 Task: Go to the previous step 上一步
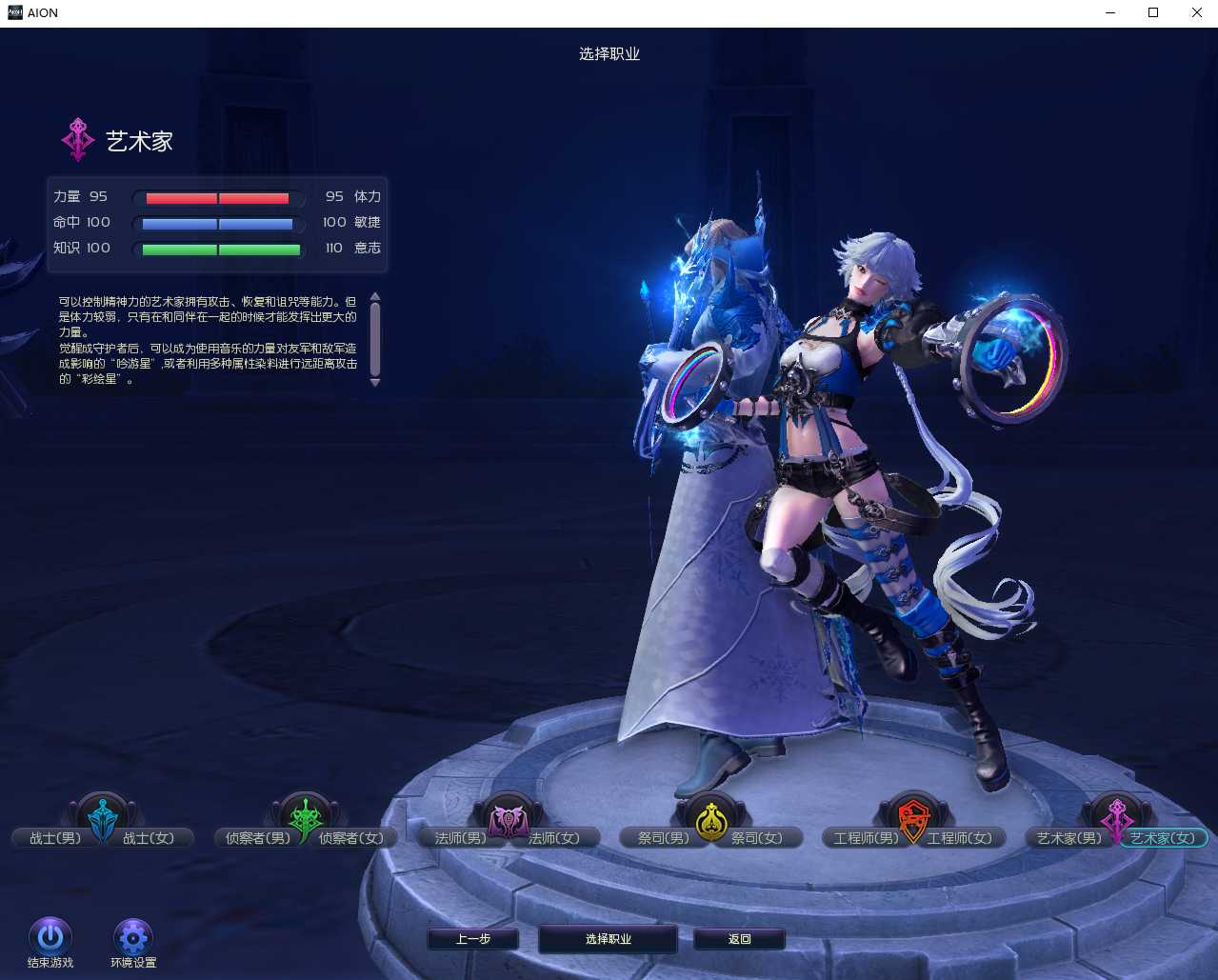click(x=472, y=939)
